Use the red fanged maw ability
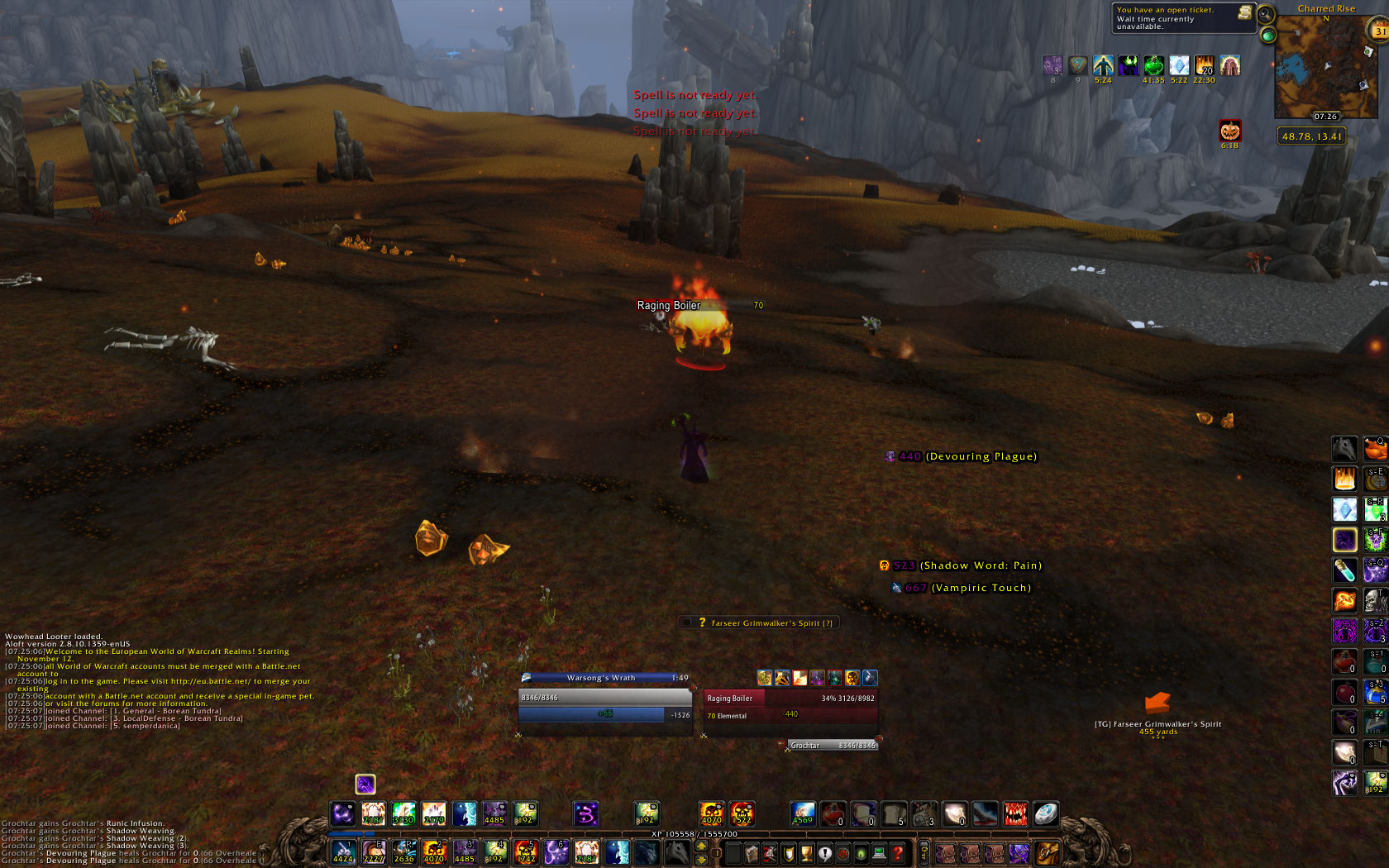This screenshot has height=868, width=1389. [x=1015, y=814]
